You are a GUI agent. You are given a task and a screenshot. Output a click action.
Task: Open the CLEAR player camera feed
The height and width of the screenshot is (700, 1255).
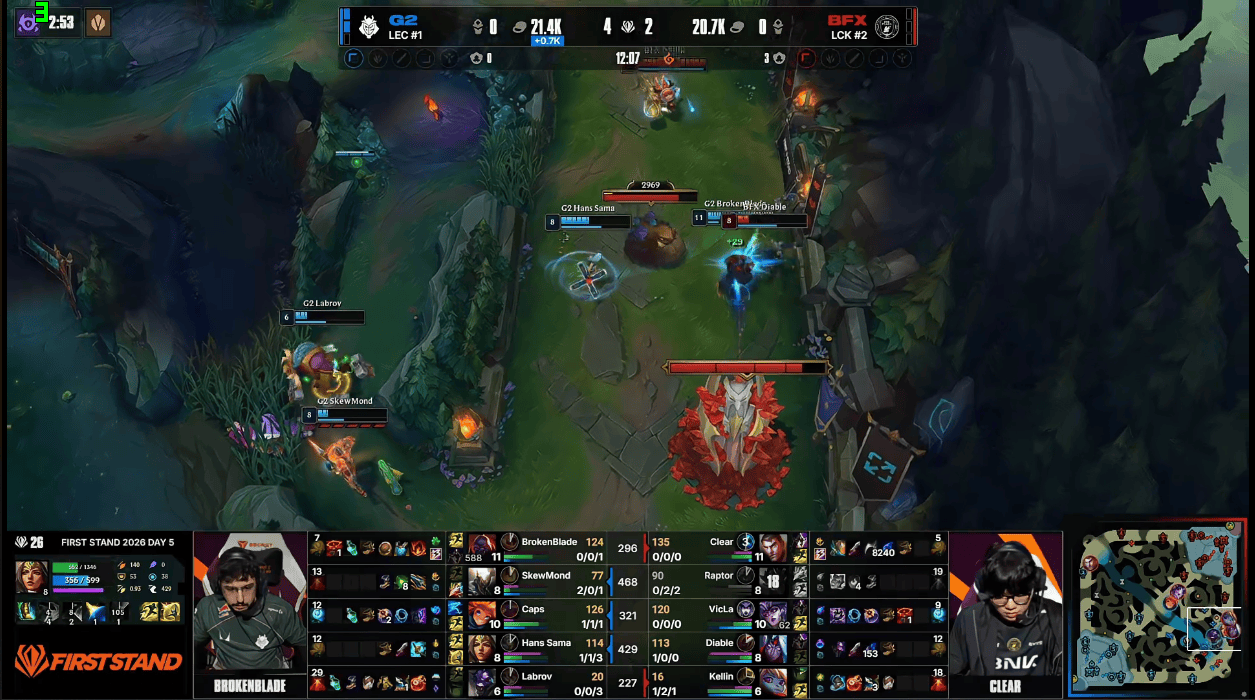(x=1004, y=610)
